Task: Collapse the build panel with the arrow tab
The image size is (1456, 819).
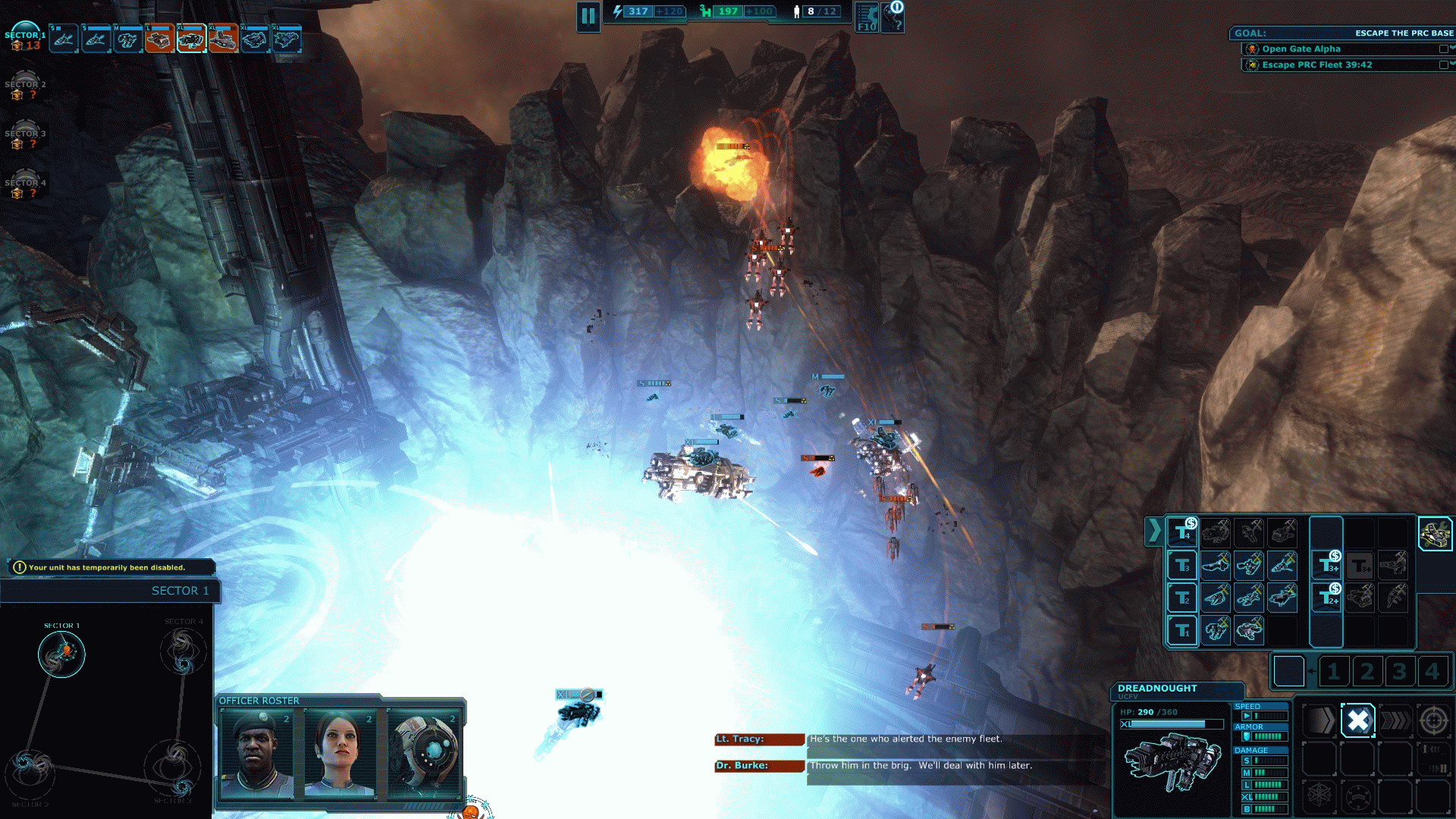Action: (x=1153, y=531)
